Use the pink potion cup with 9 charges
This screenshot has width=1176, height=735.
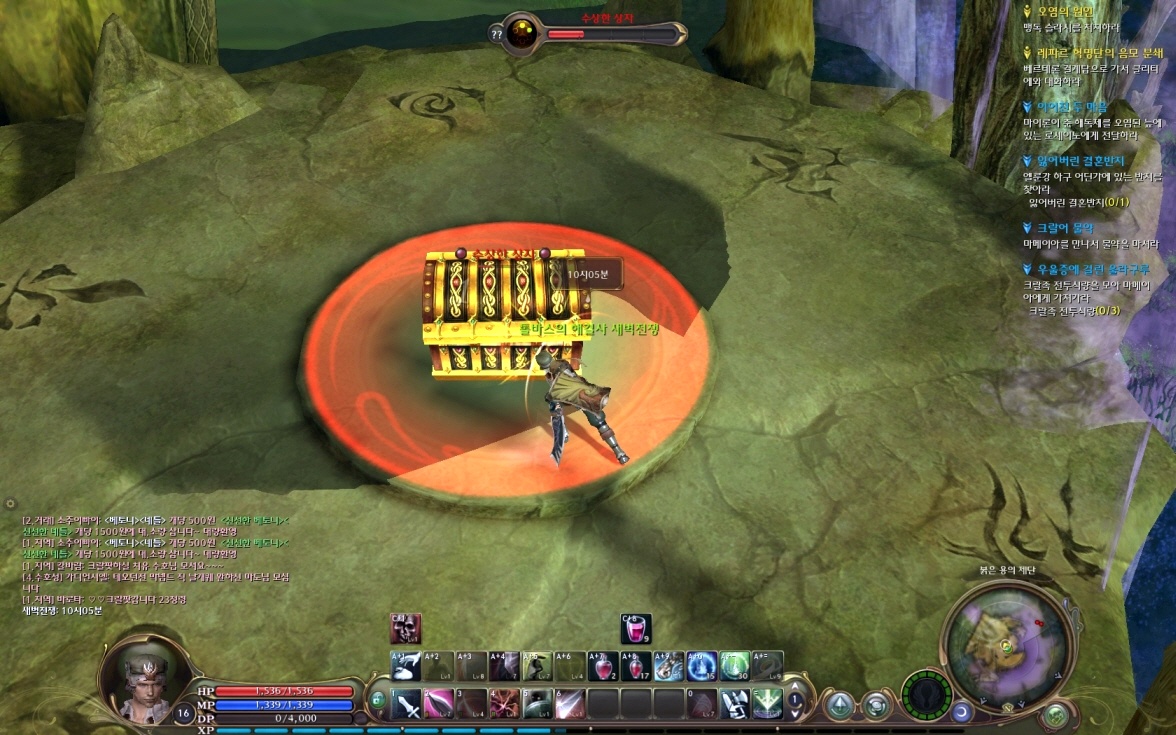[636, 629]
